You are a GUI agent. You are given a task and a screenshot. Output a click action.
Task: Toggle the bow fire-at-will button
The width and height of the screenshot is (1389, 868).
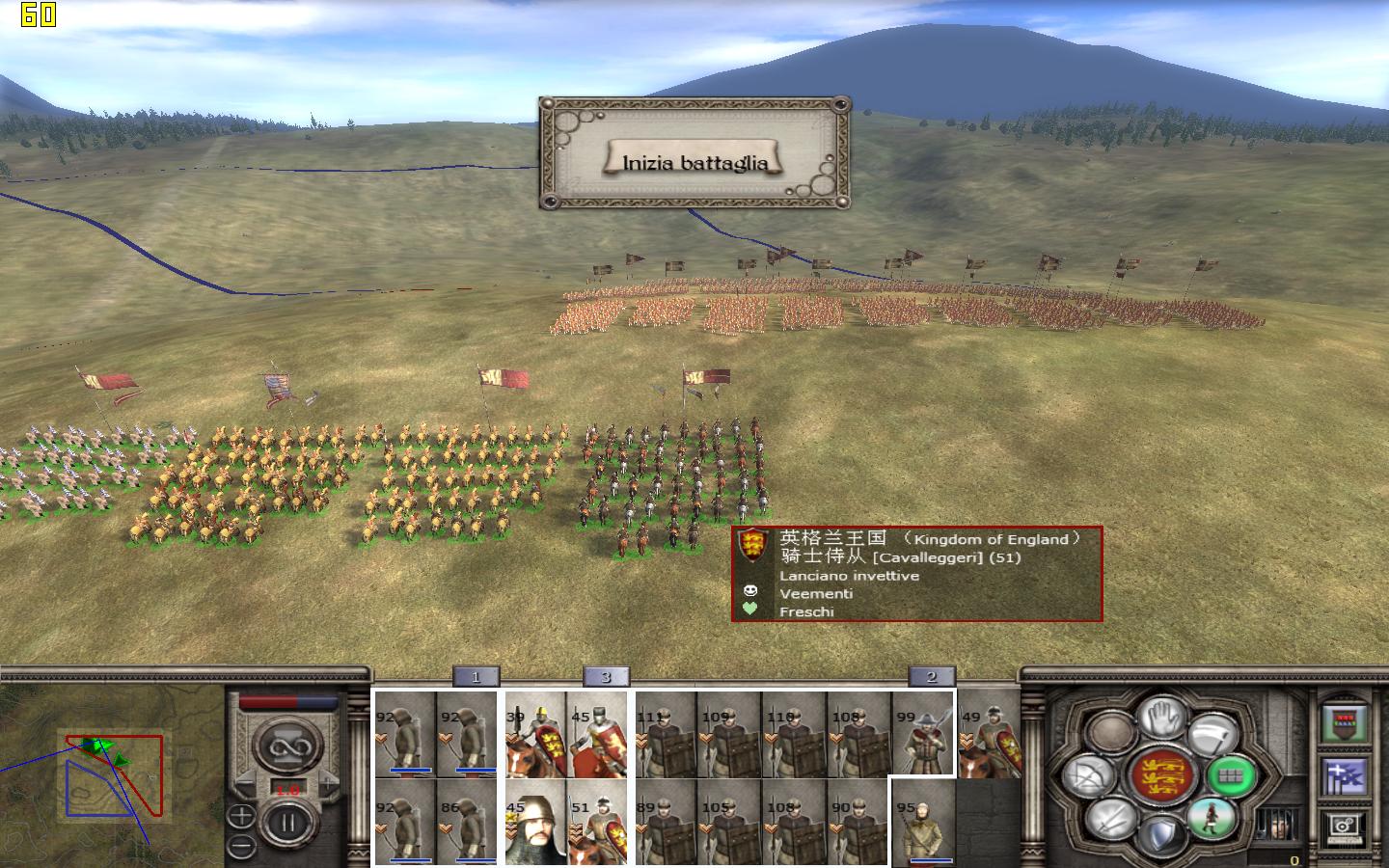[1090, 774]
